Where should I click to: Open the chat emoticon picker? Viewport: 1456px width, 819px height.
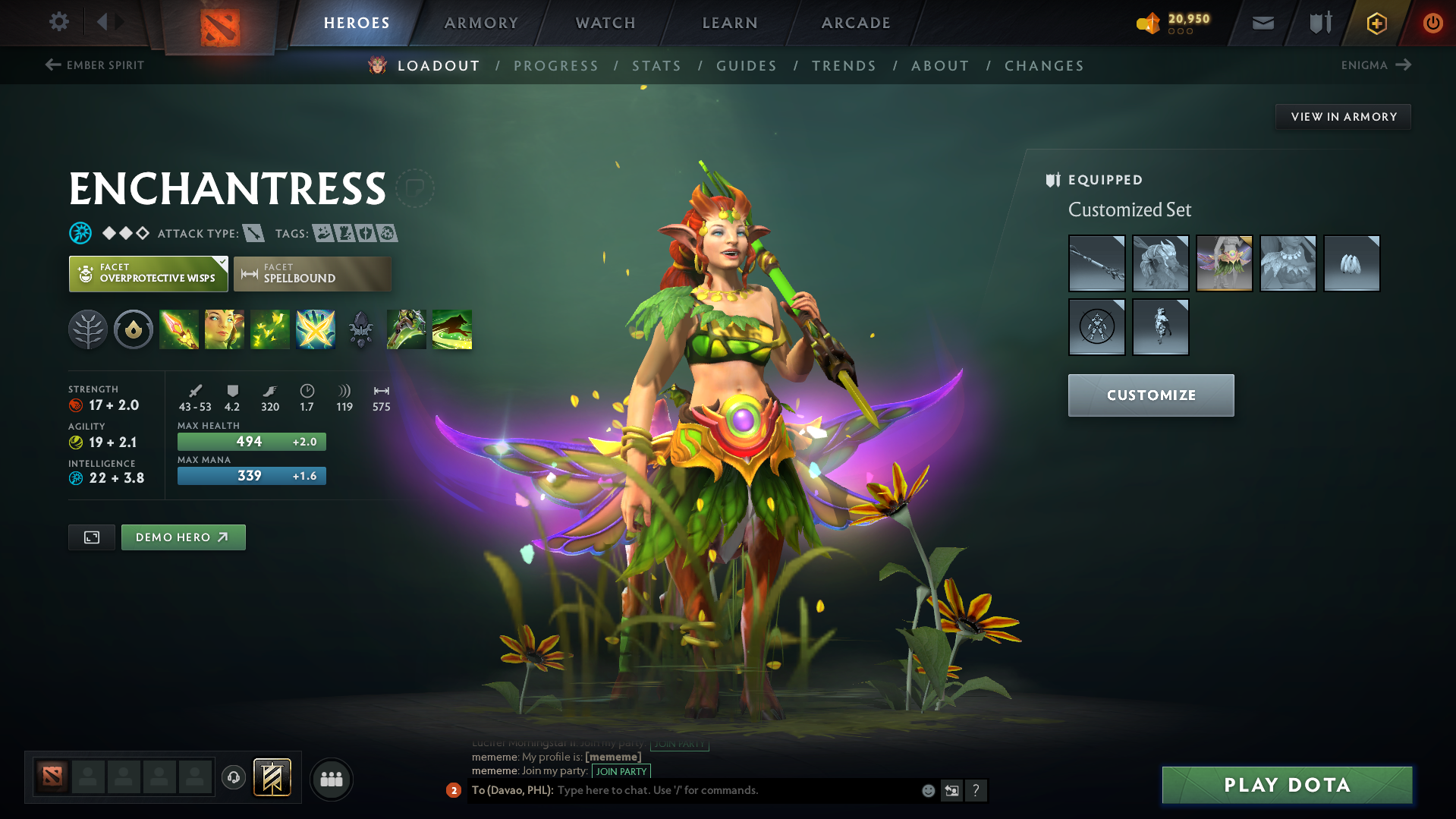tap(927, 790)
